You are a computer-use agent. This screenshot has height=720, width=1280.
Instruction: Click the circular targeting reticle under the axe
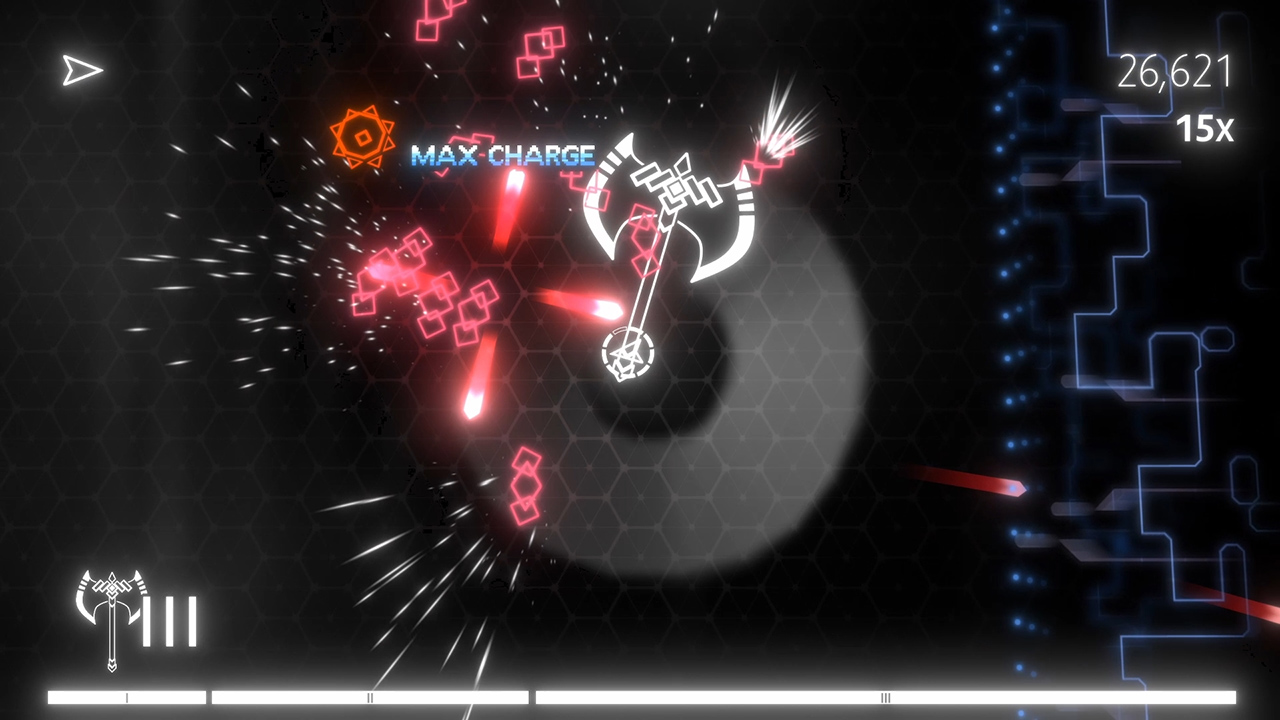[630, 352]
